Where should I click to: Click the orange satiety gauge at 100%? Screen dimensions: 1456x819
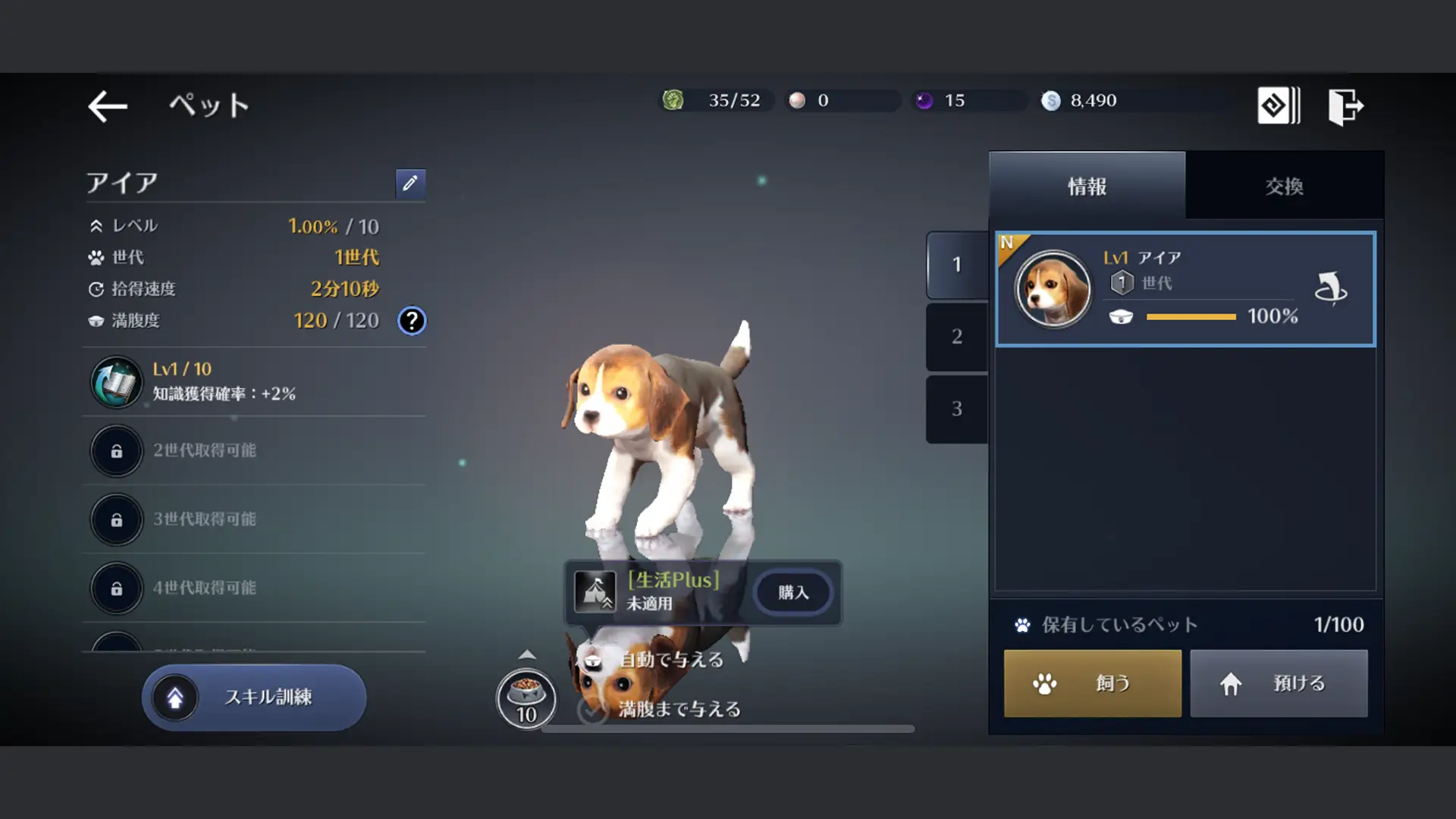click(1191, 316)
